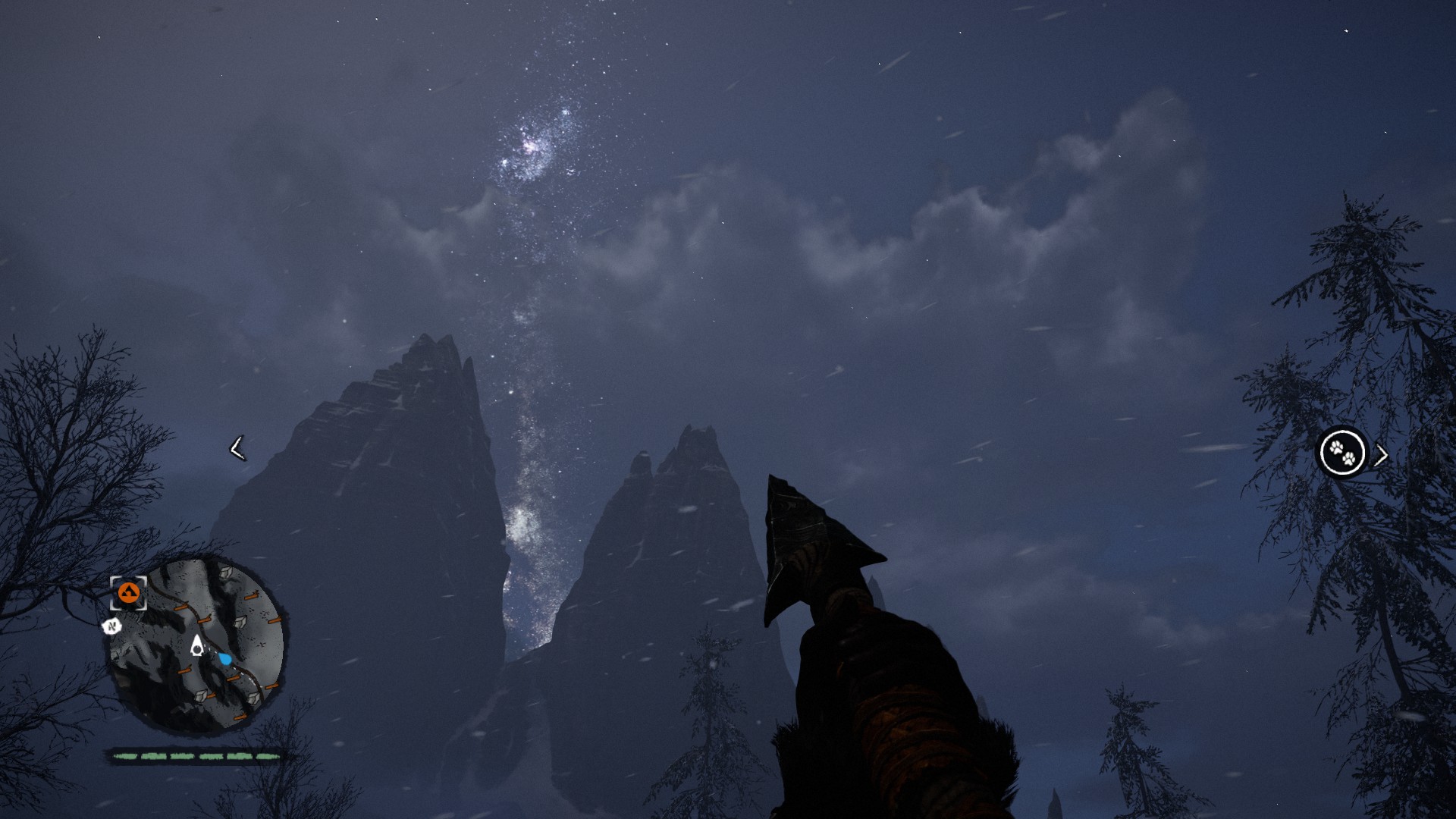Open the circular minimap
The height and width of the screenshot is (819, 1456).
coord(199,645)
